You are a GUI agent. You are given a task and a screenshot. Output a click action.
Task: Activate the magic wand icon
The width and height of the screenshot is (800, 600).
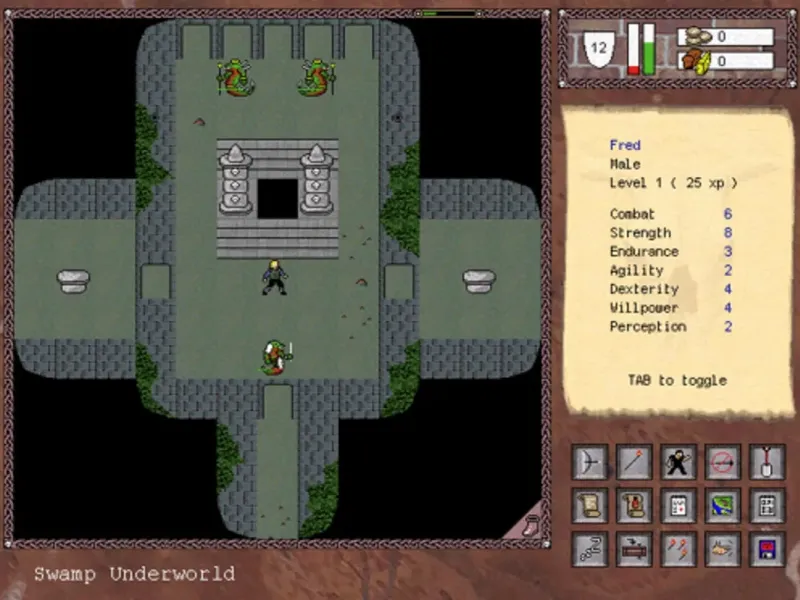click(634, 462)
